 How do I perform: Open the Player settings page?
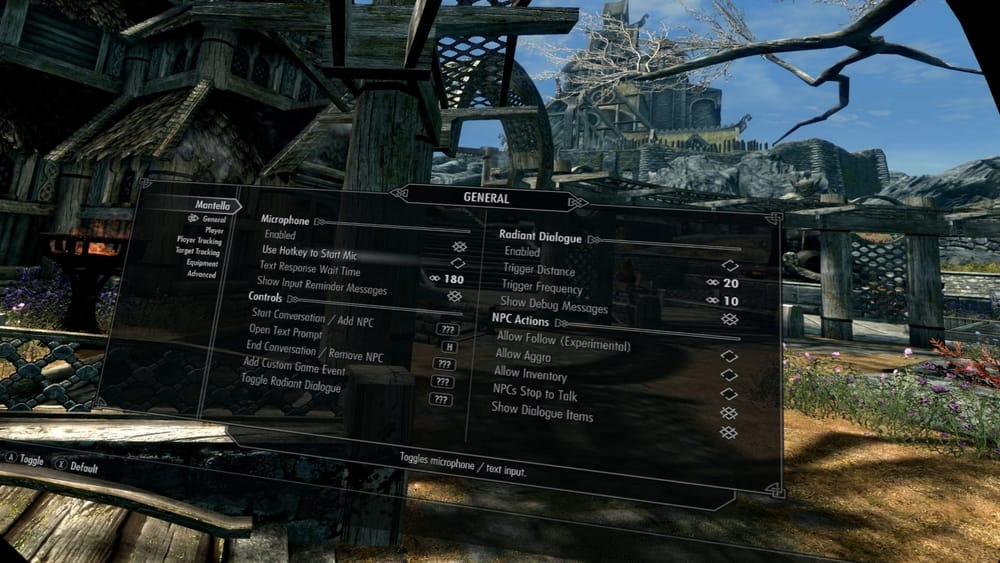tap(214, 230)
